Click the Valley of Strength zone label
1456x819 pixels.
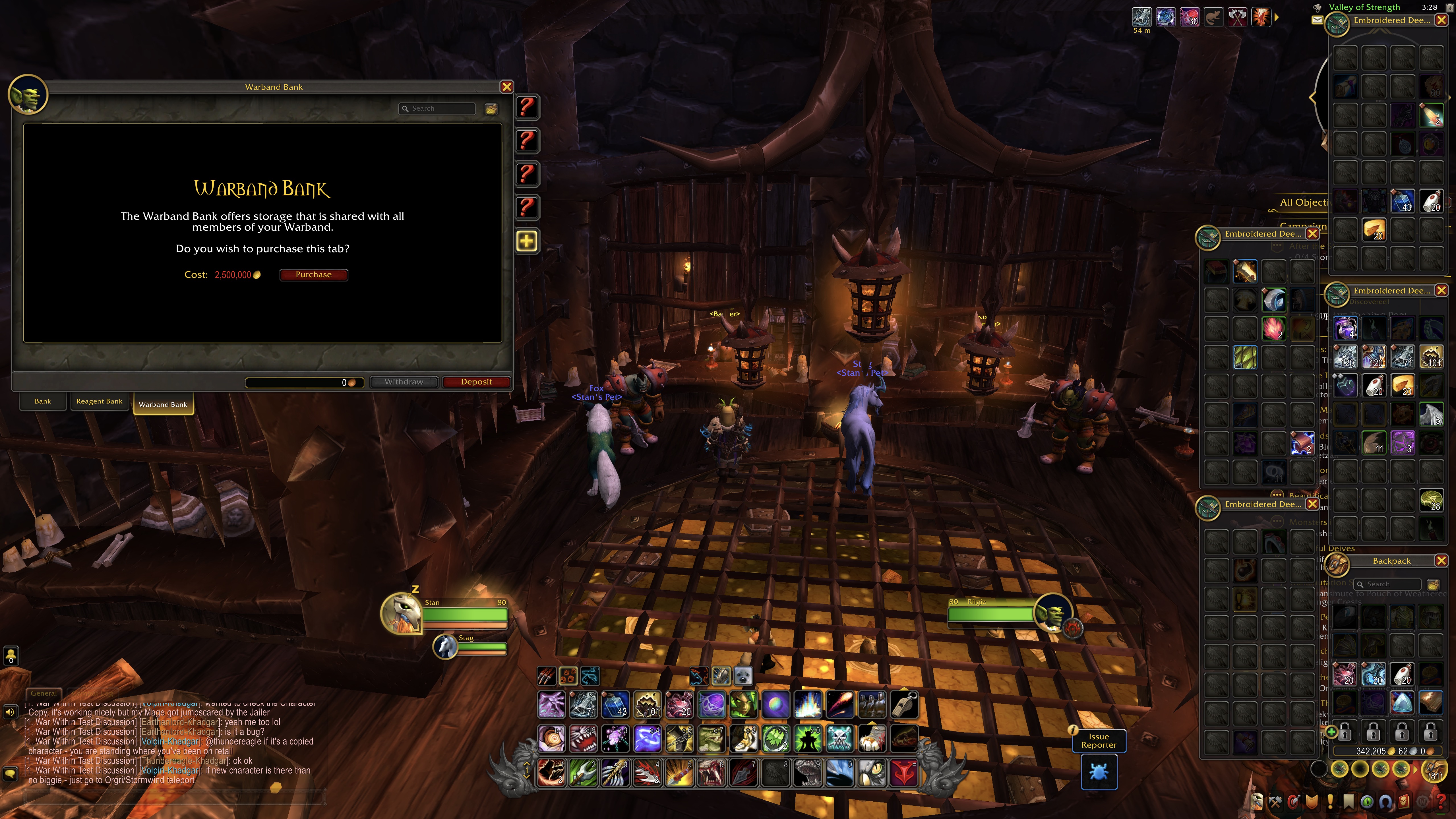point(1363,7)
